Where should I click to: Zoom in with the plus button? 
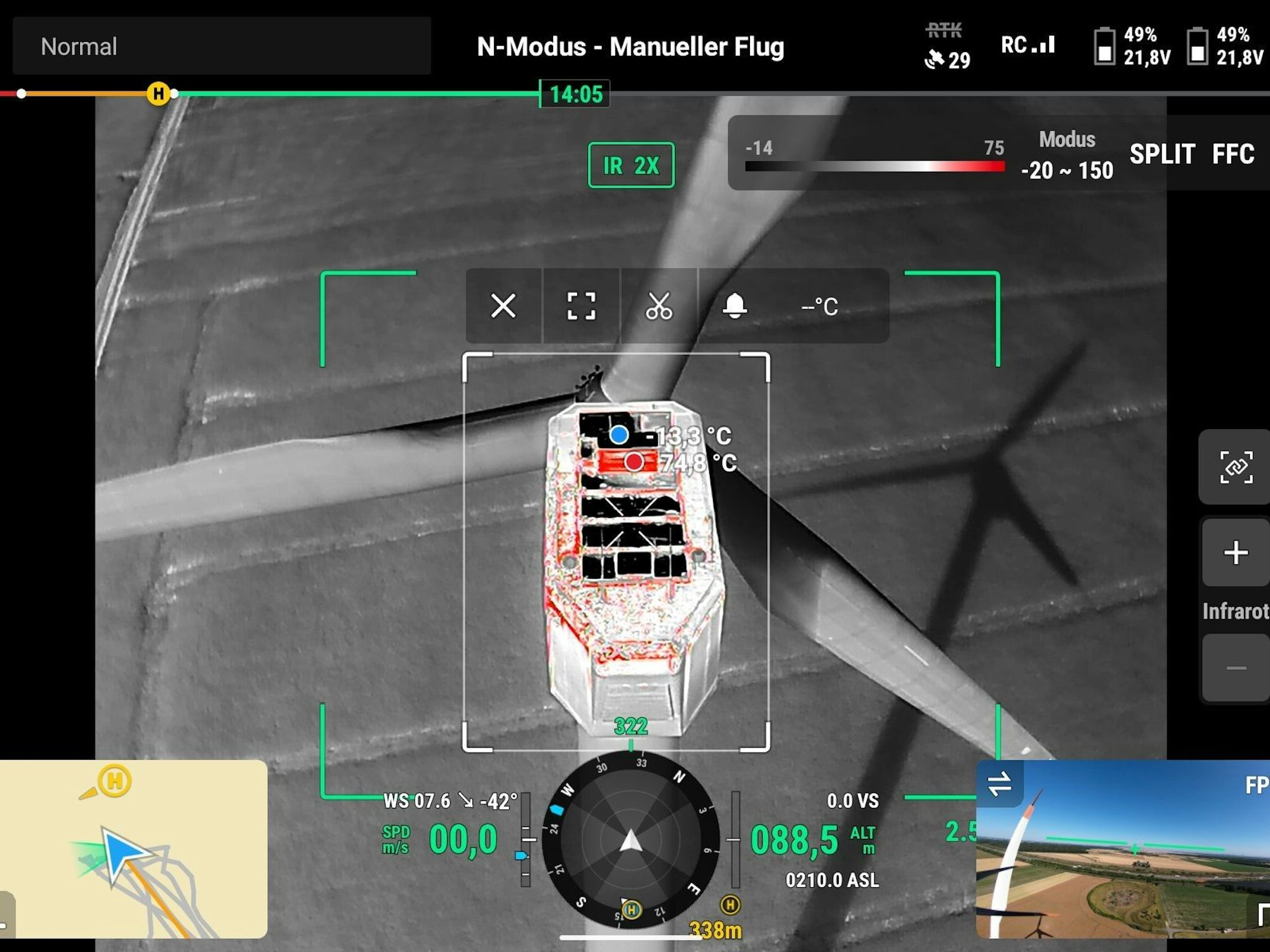pos(1235,553)
